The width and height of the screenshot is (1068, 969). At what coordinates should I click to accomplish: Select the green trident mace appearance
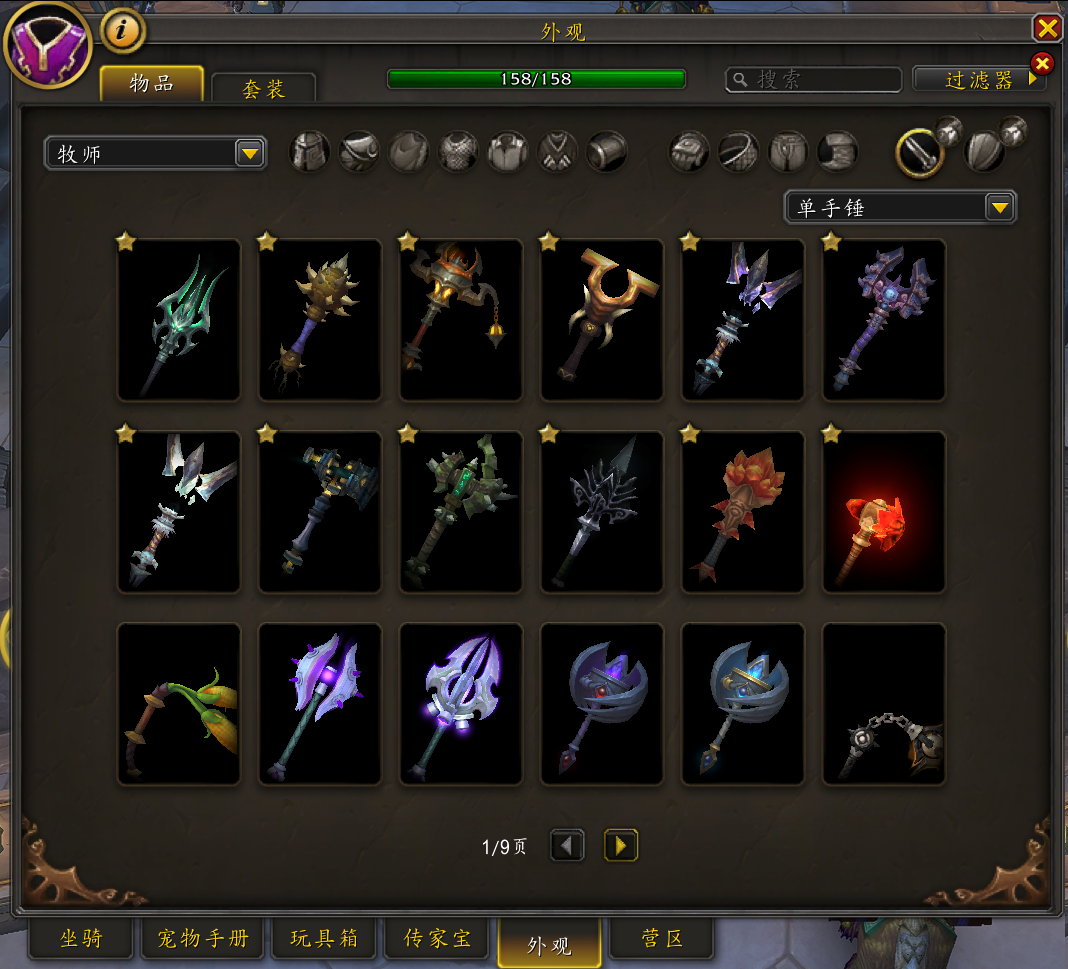point(179,320)
